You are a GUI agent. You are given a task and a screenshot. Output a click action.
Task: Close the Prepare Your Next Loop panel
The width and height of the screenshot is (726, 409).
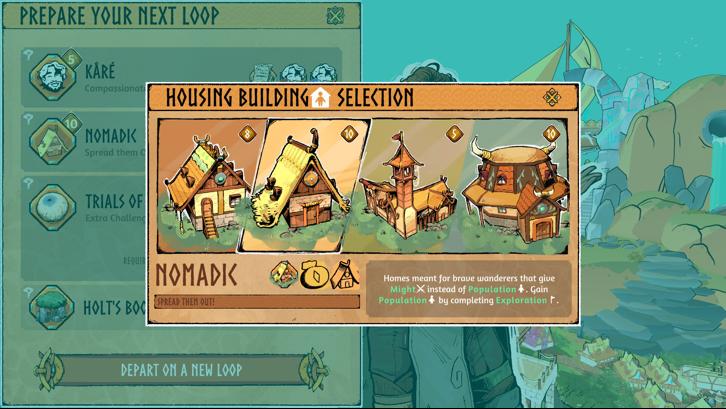[336, 16]
